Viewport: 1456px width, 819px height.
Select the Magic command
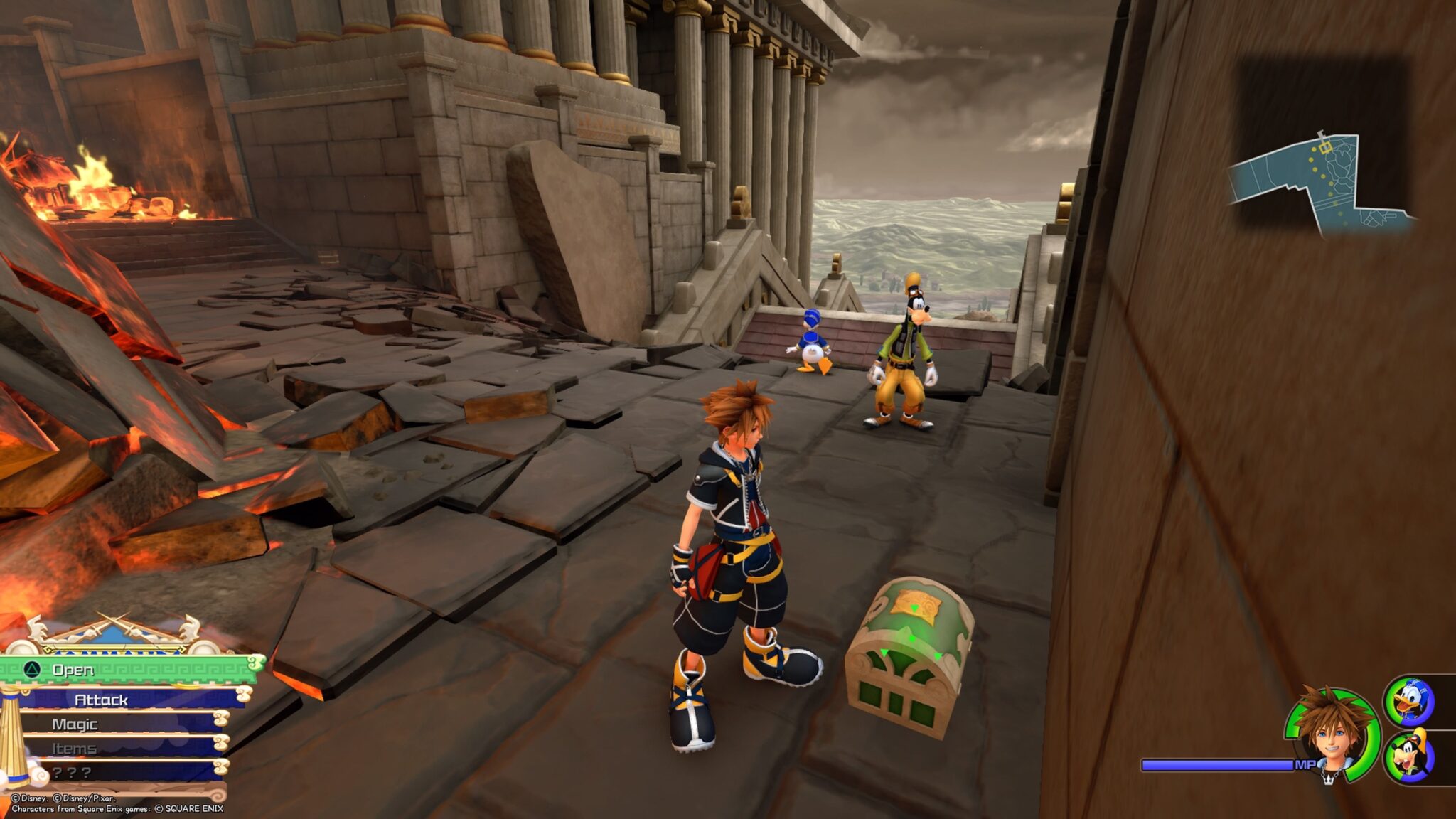coord(75,724)
